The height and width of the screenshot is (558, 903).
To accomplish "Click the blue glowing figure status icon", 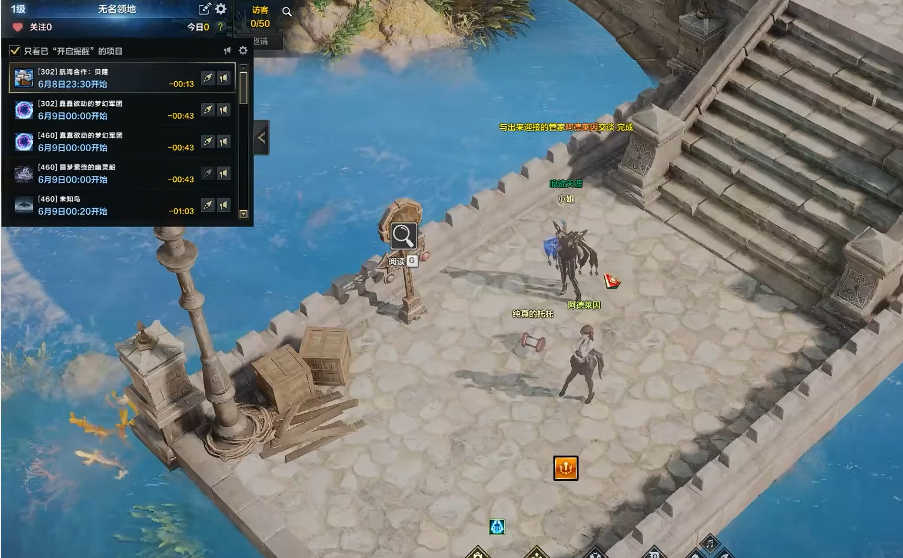I will point(497,527).
